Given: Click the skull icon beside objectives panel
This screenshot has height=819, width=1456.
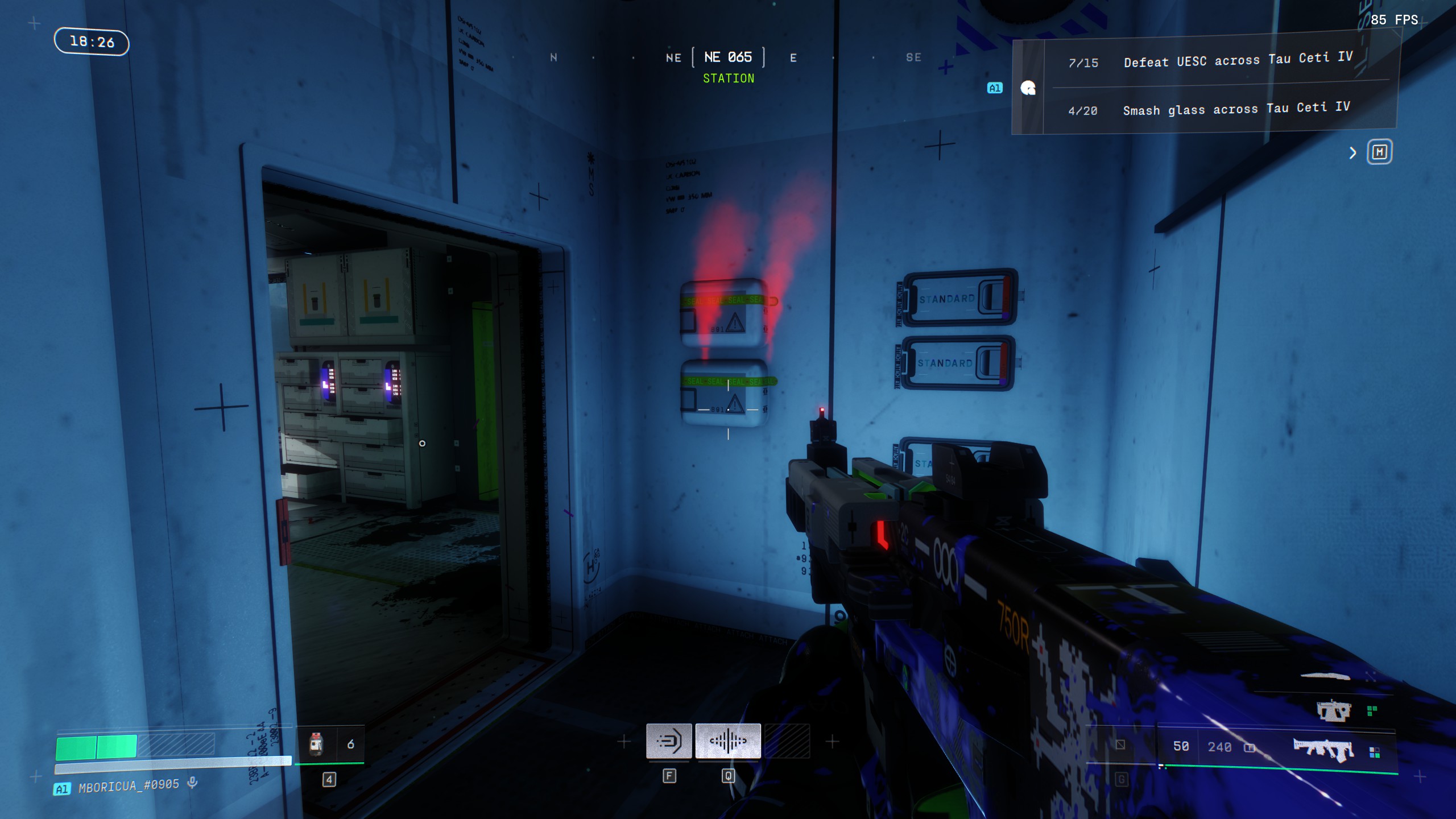Looking at the screenshot, I should [1028, 88].
